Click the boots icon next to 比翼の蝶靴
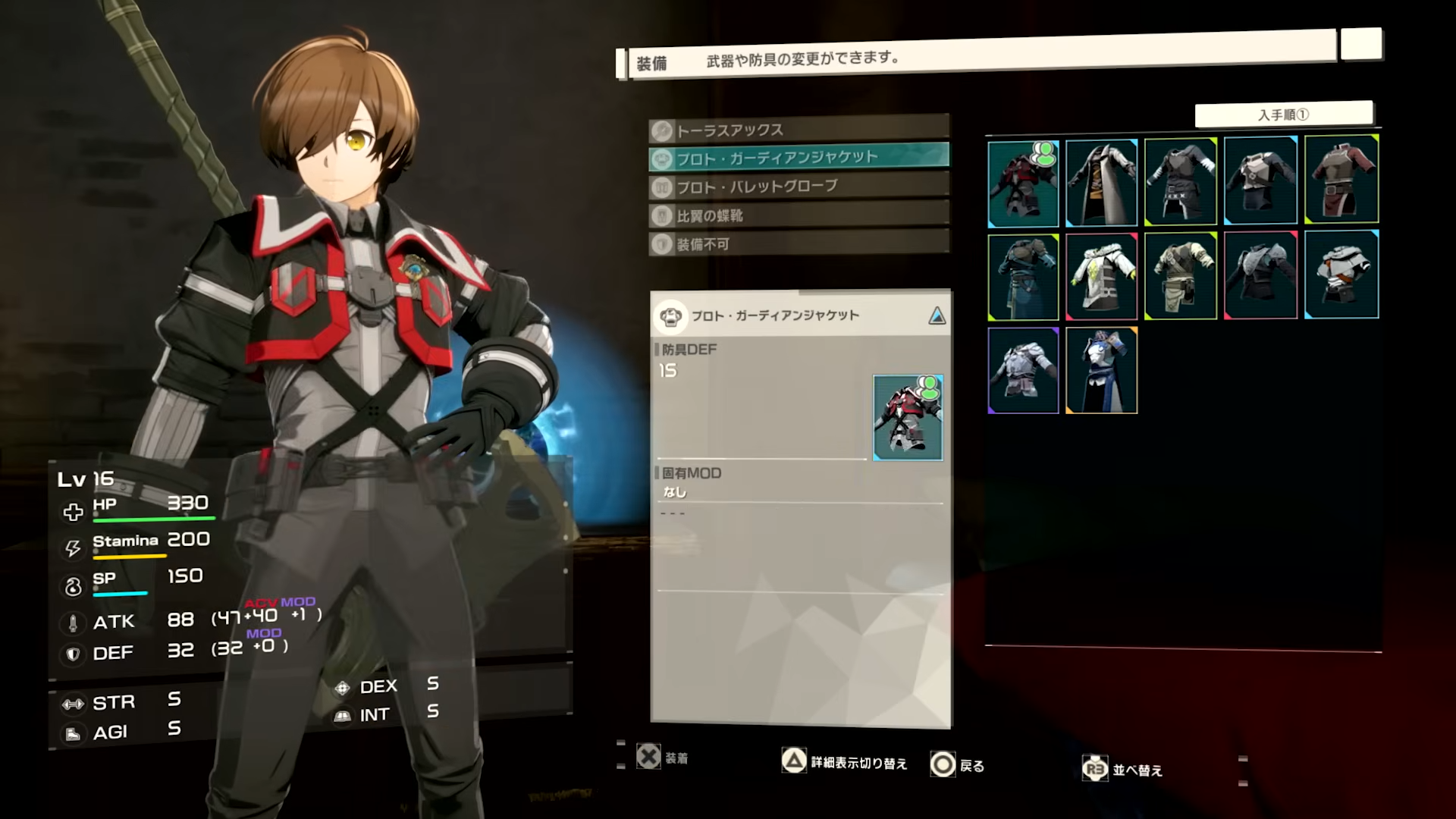Image resolution: width=1456 pixels, height=819 pixels. [x=662, y=215]
